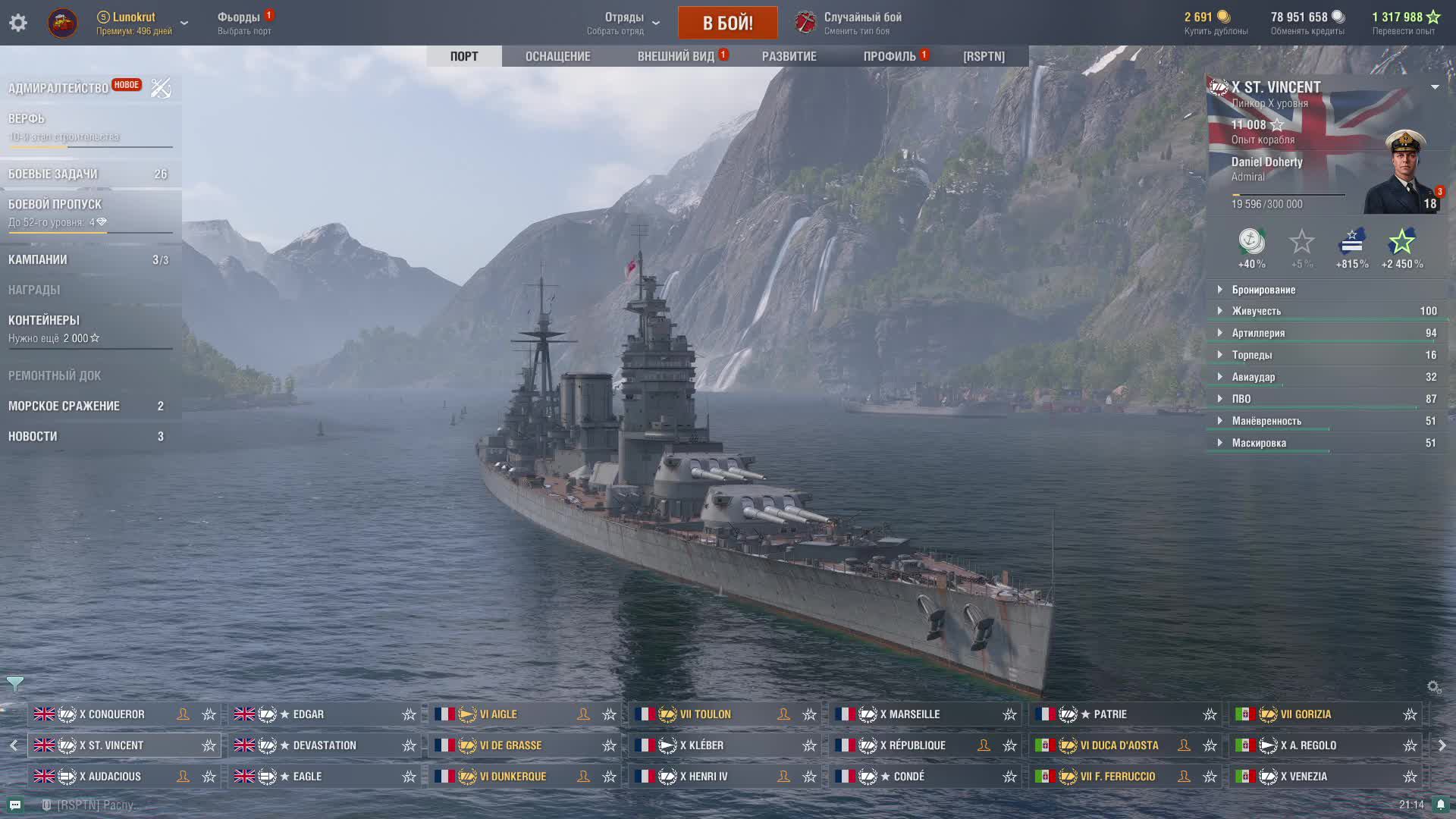
Task: Open the Новости section
Action: click(33, 436)
